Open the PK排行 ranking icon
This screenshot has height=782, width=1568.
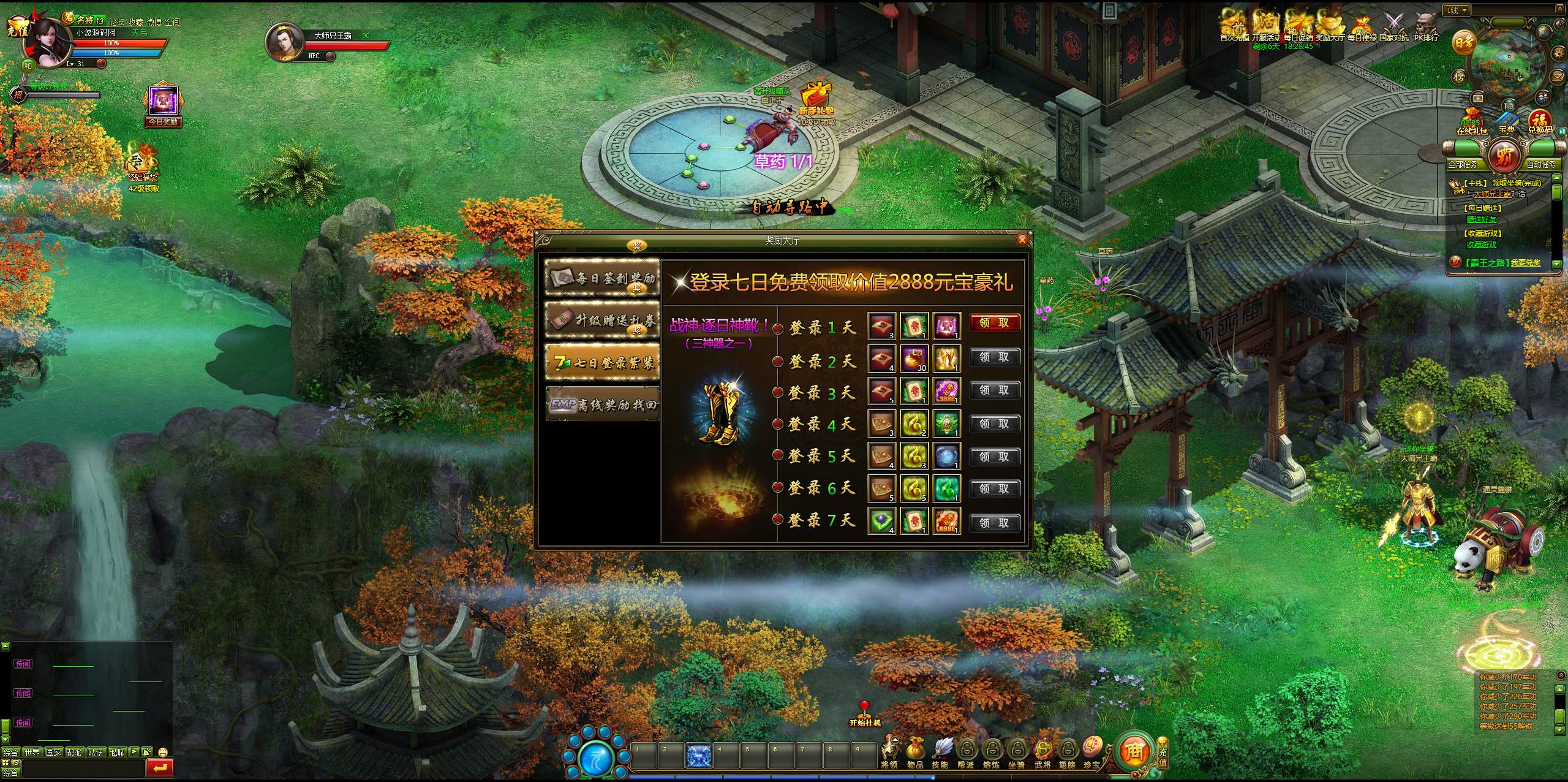1426,26
